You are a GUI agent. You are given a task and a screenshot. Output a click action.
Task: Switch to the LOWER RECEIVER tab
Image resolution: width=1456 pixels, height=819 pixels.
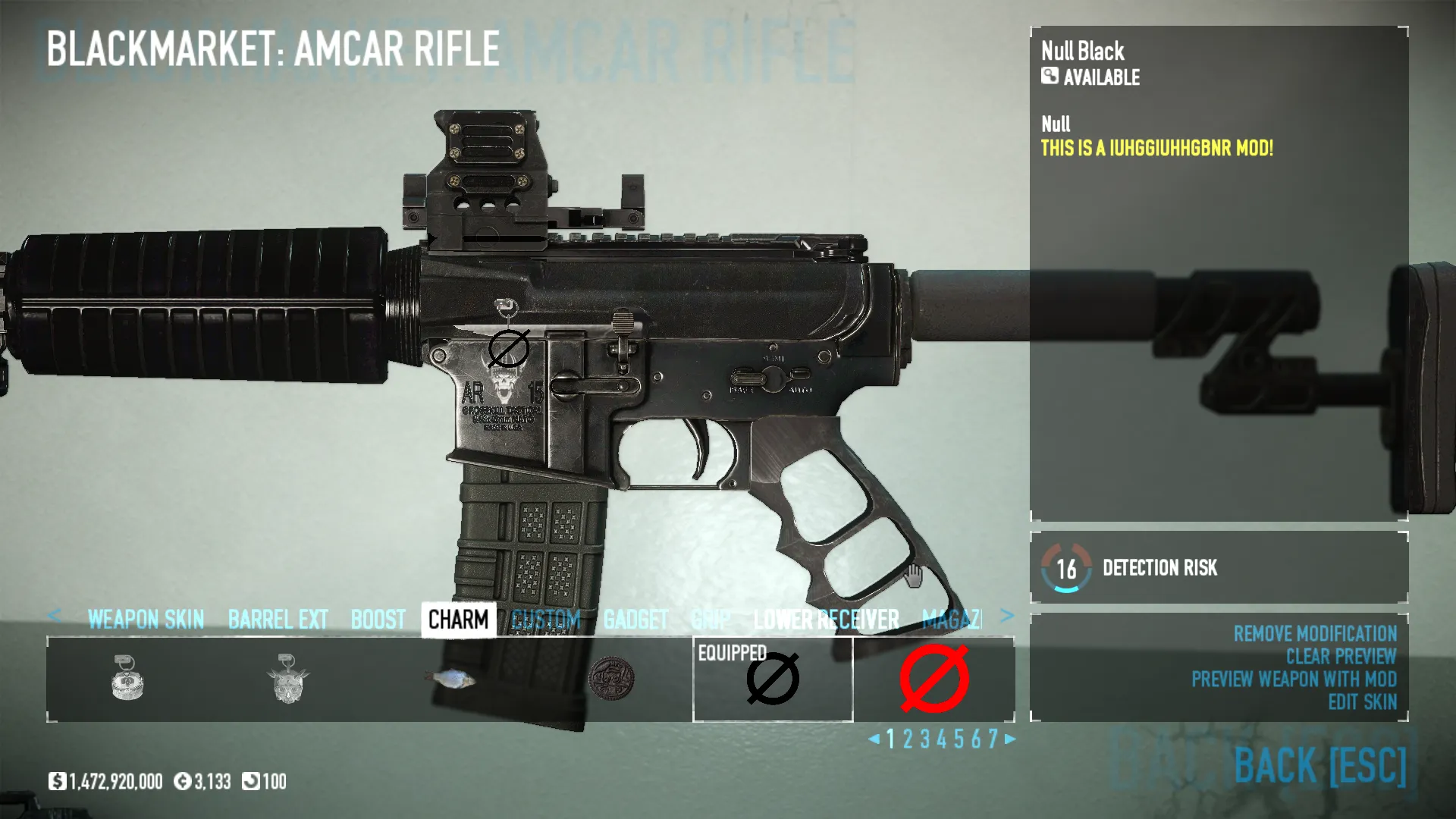826,620
